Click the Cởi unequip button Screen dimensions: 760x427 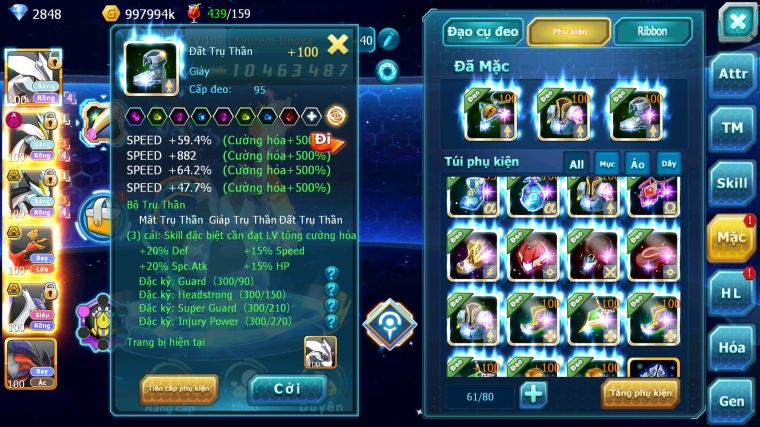(287, 388)
